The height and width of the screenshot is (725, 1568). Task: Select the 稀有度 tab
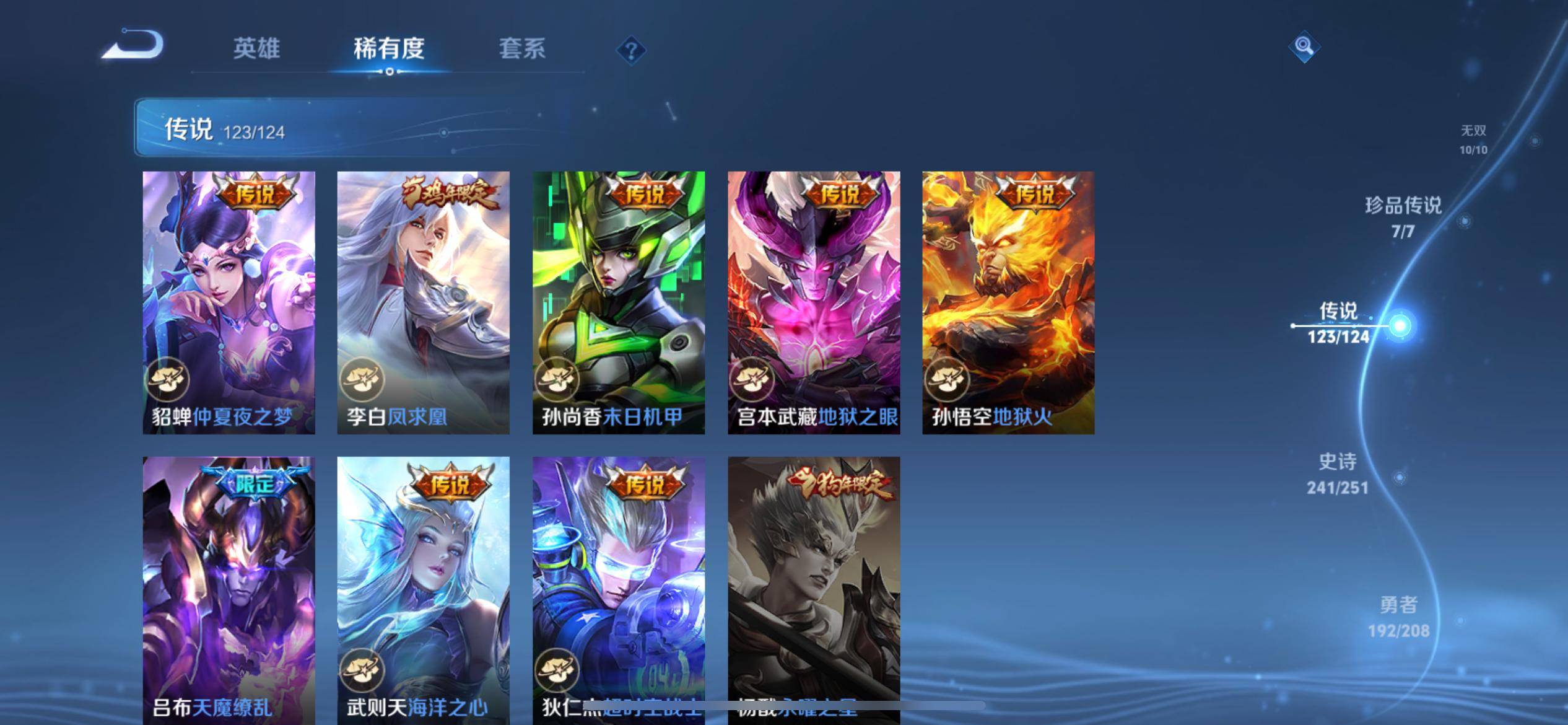(x=389, y=48)
